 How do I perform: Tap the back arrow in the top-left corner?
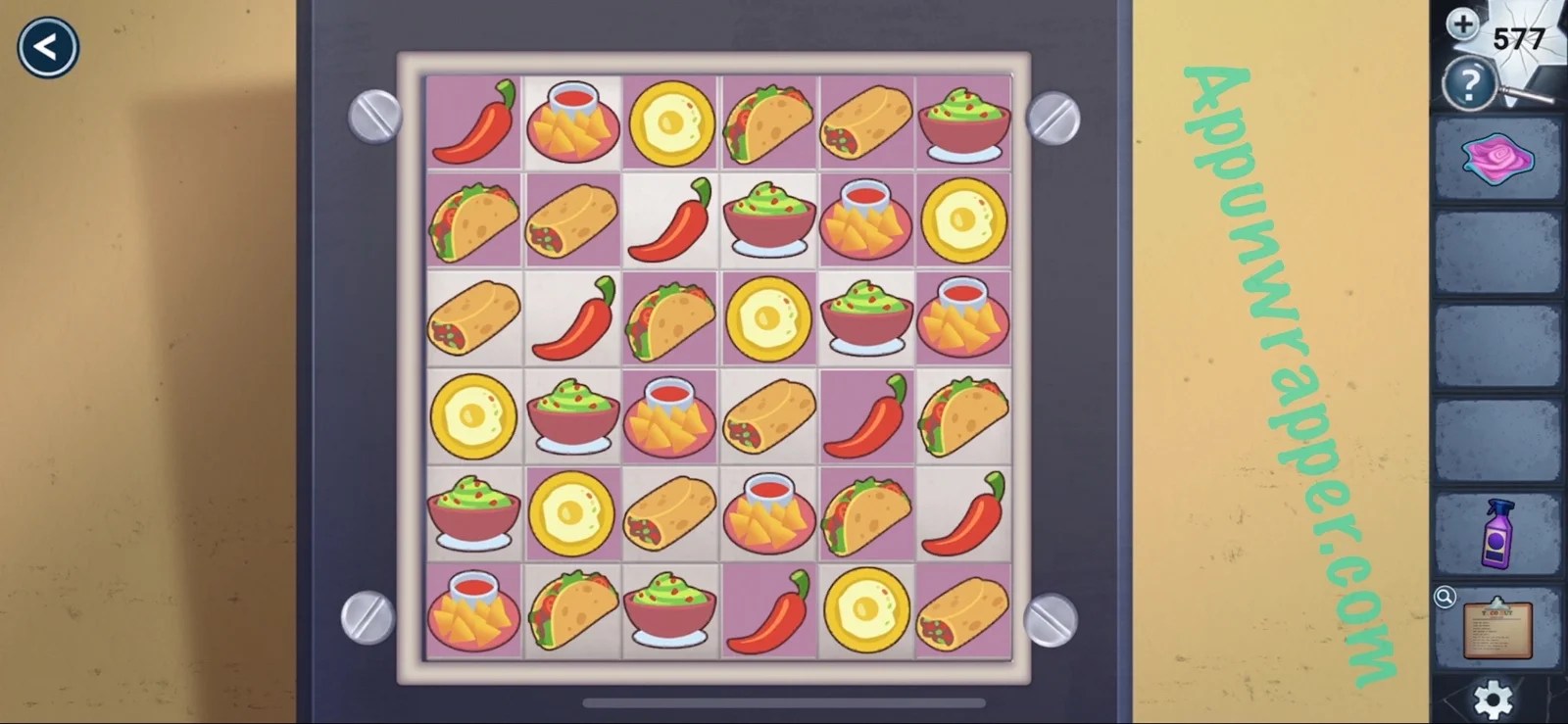click(x=47, y=46)
